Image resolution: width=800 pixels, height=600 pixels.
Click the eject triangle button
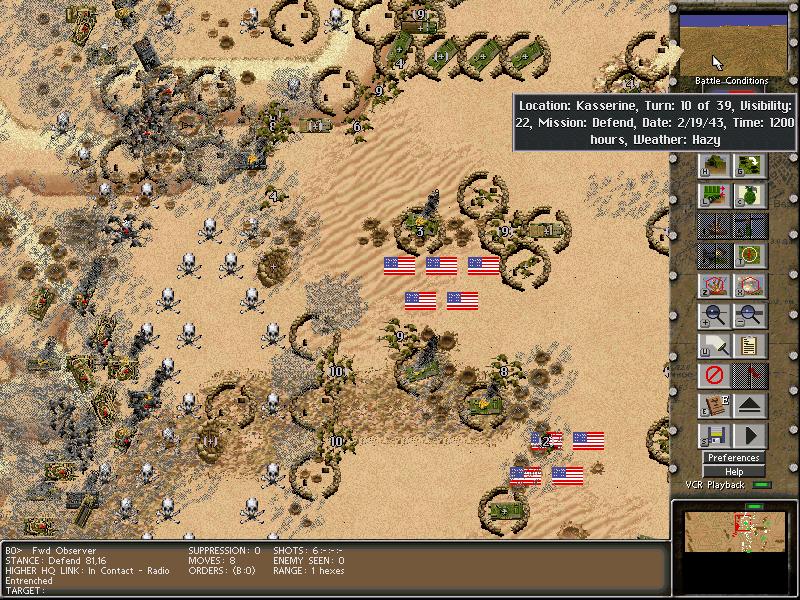[x=750, y=407]
